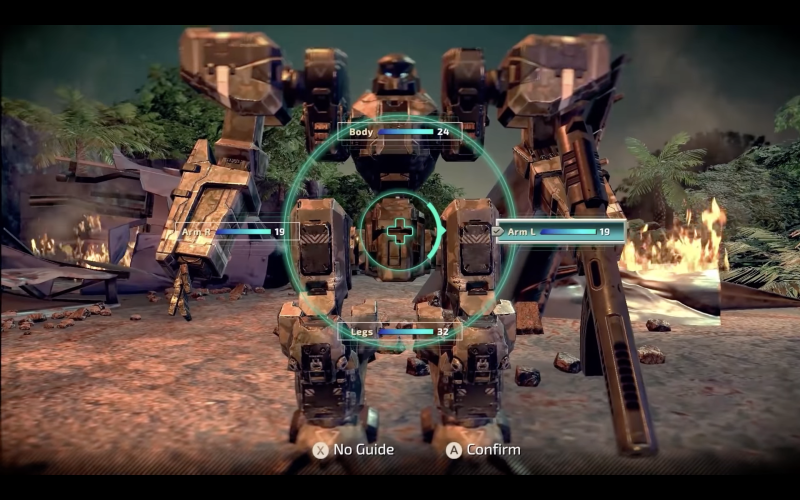800x500 pixels.
Task: Confirm the selected target
Action: [x=483, y=450]
